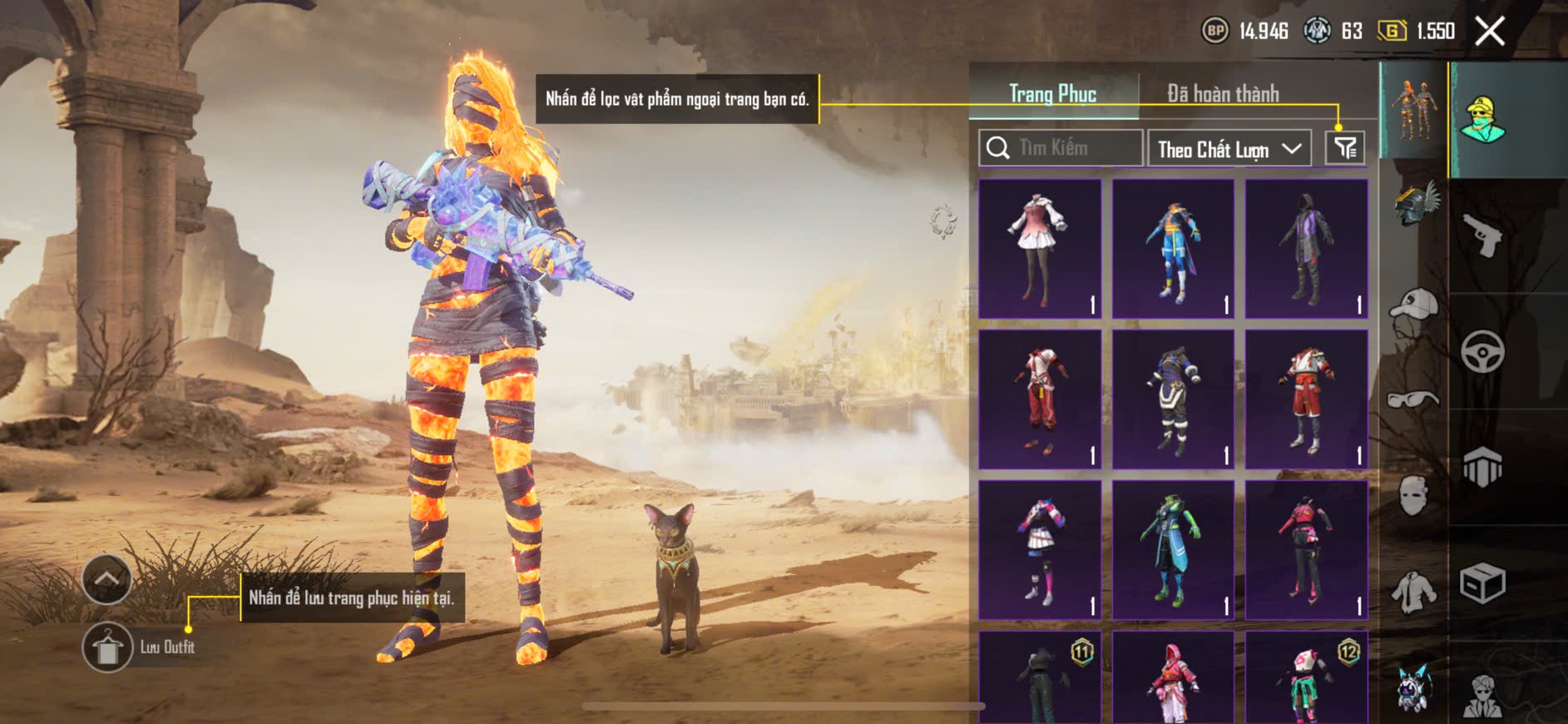This screenshot has width=1568, height=724.
Task: Toggle the owned-items filter button
Action: tap(1344, 148)
